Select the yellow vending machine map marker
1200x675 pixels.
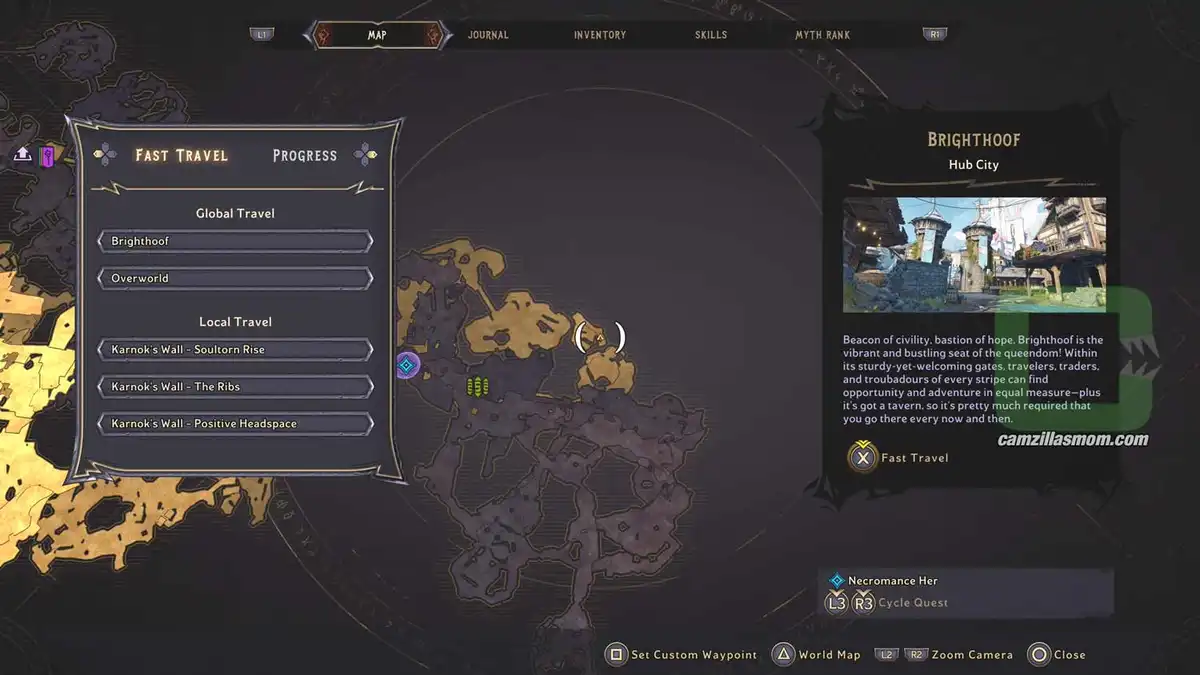478,386
